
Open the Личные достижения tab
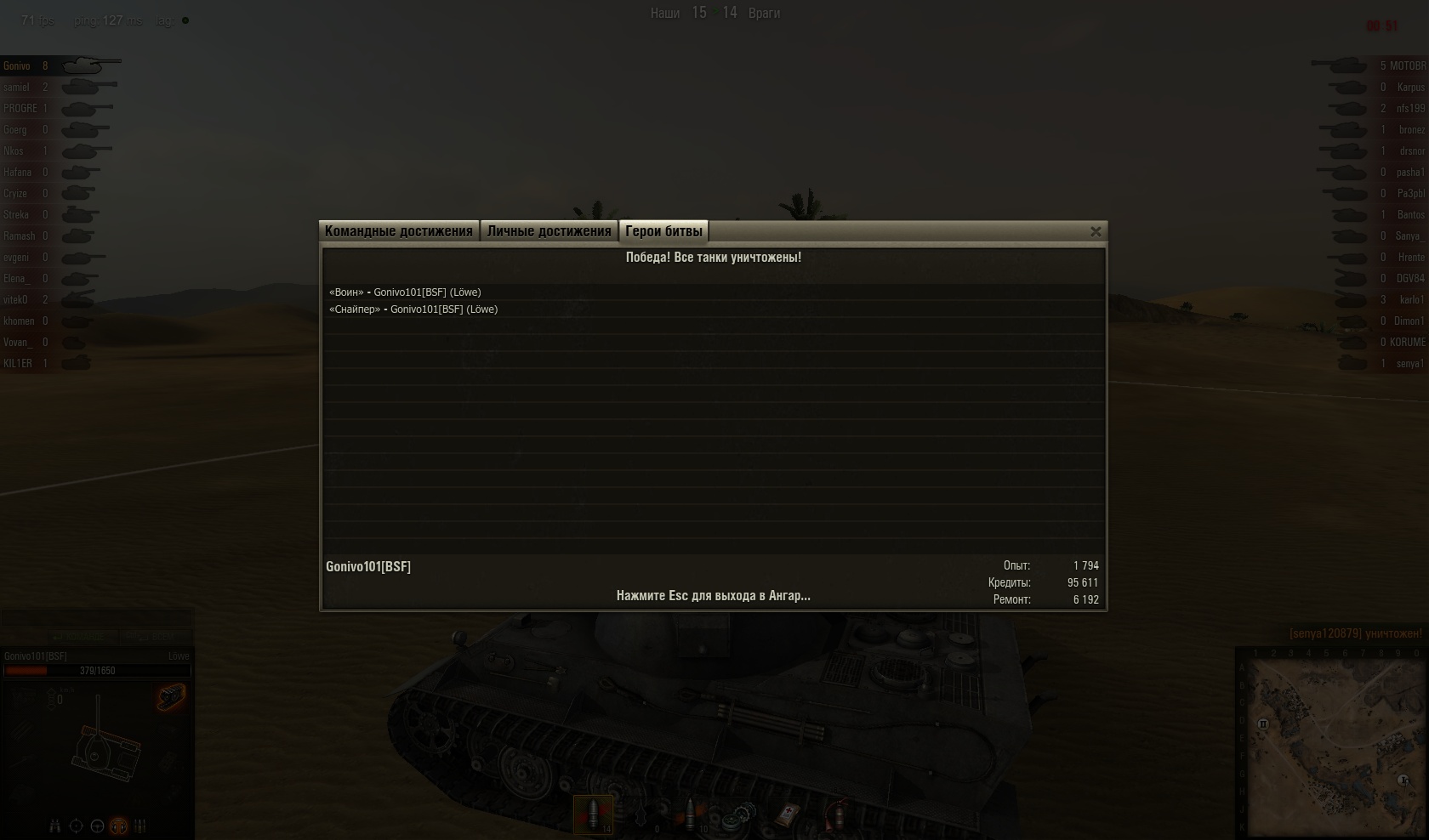pos(549,231)
